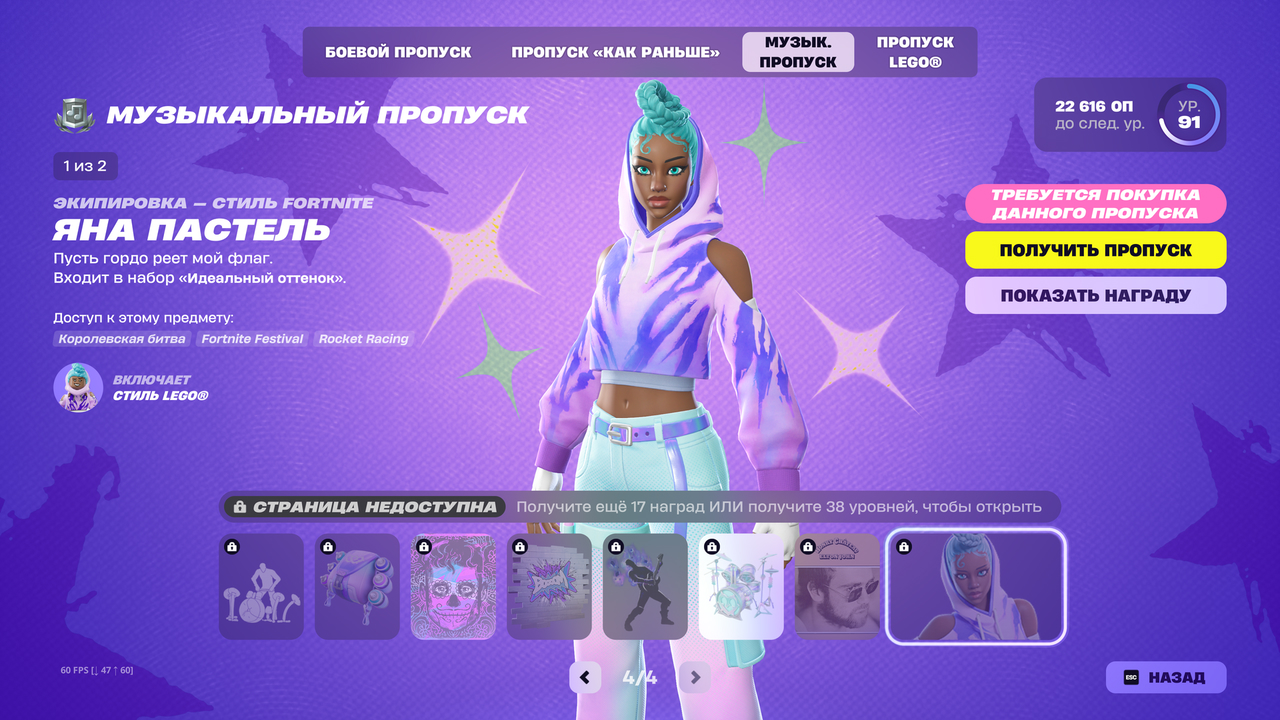This screenshot has width=1280, height=720.
Task: Select the sugar skull face reward
Action: pos(453,587)
